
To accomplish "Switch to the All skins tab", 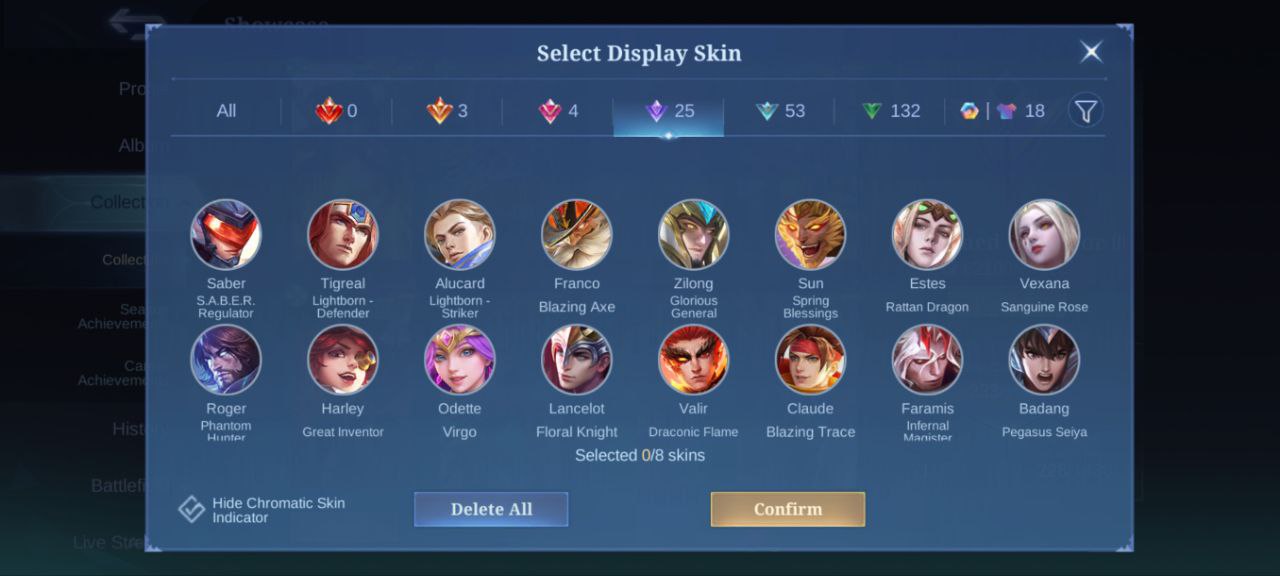I will (x=226, y=111).
